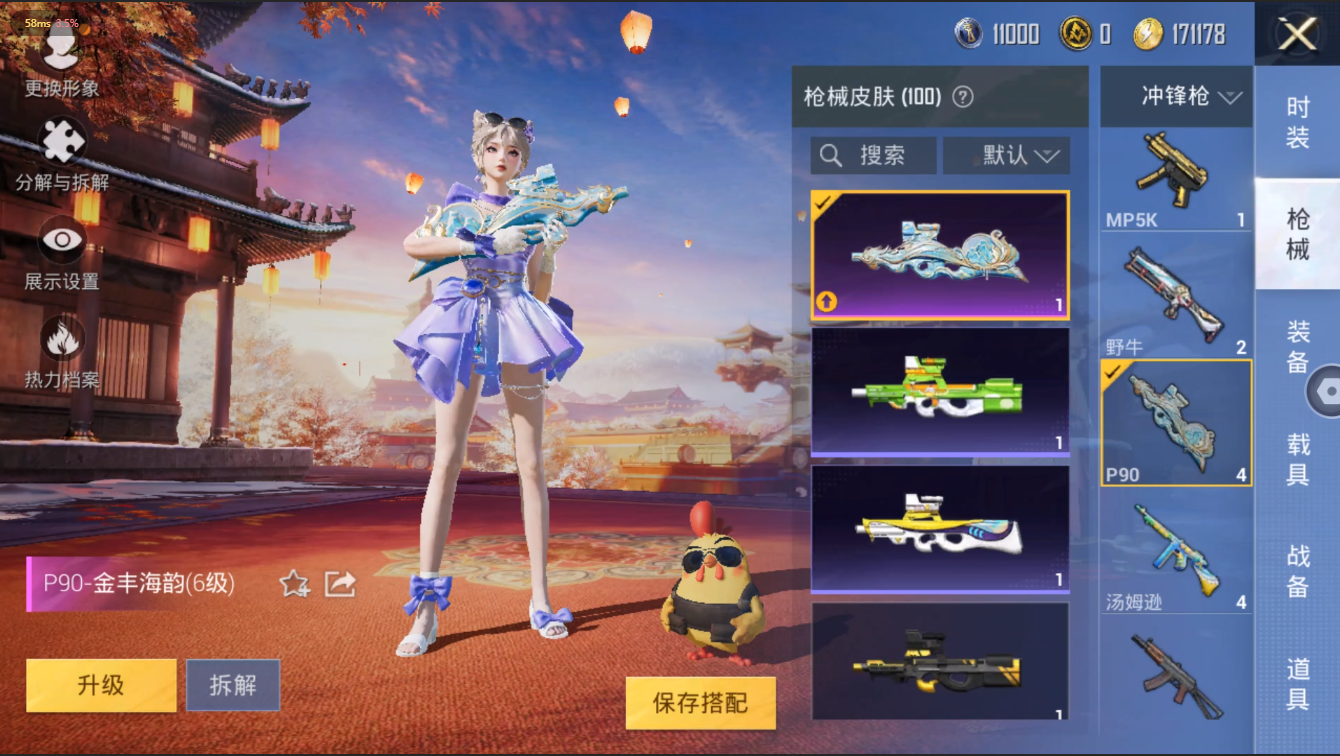
Task: Show help for 枪械皮肤 question mark
Action: click(x=963, y=97)
